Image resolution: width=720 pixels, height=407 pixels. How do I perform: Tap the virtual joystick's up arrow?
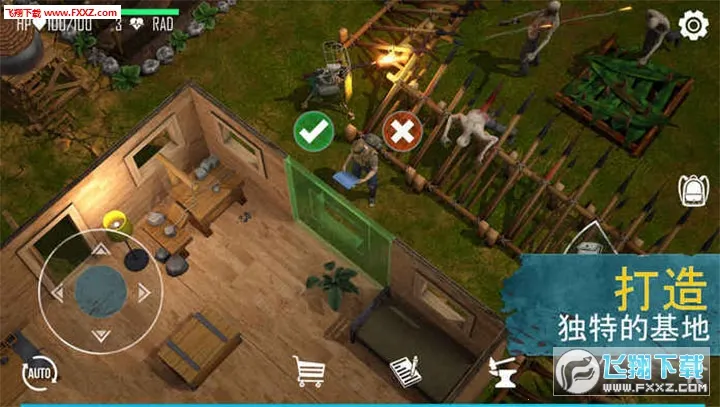[99, 250]
